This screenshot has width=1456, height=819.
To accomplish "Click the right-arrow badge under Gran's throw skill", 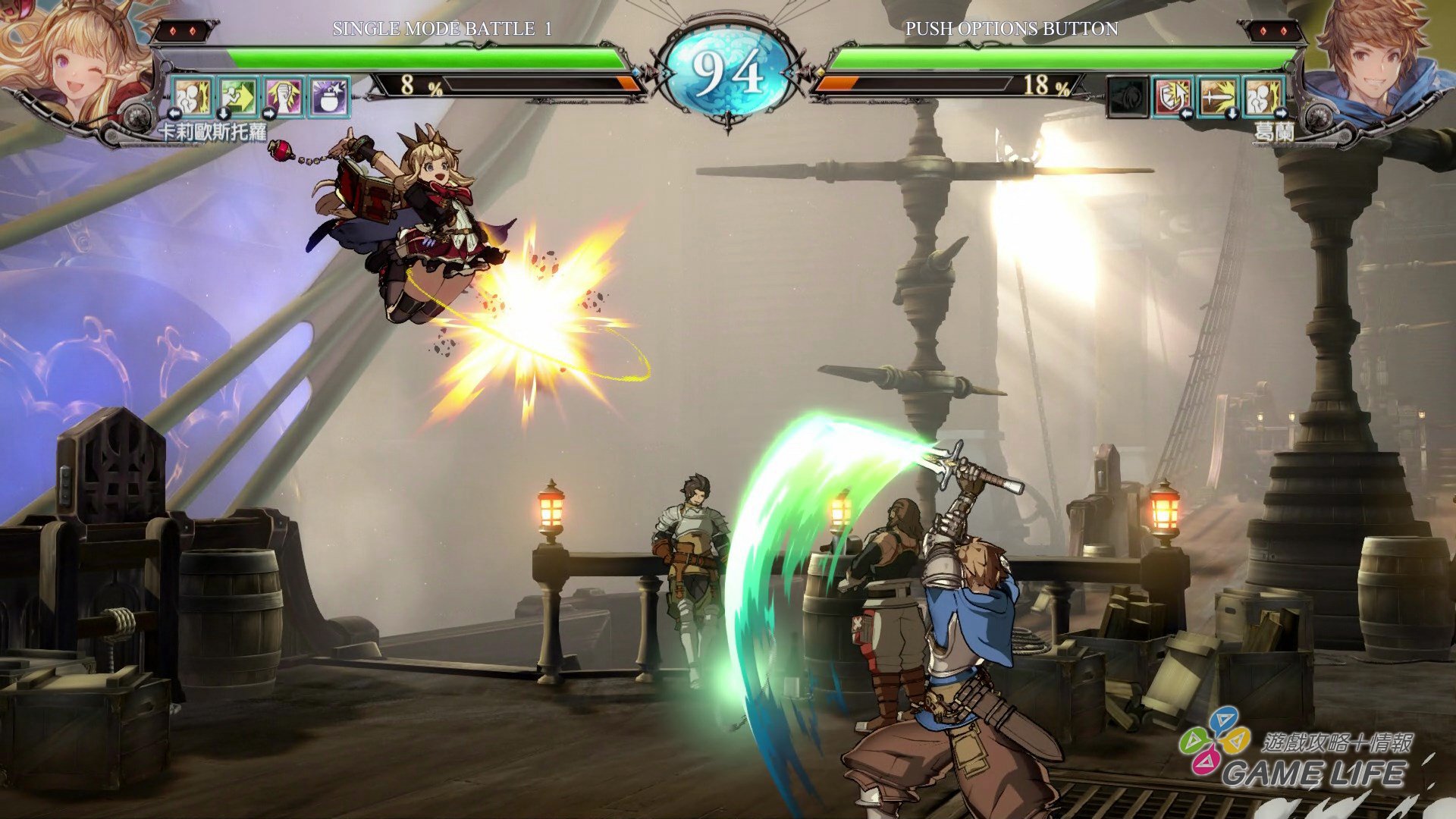I will coord(1282,113).
